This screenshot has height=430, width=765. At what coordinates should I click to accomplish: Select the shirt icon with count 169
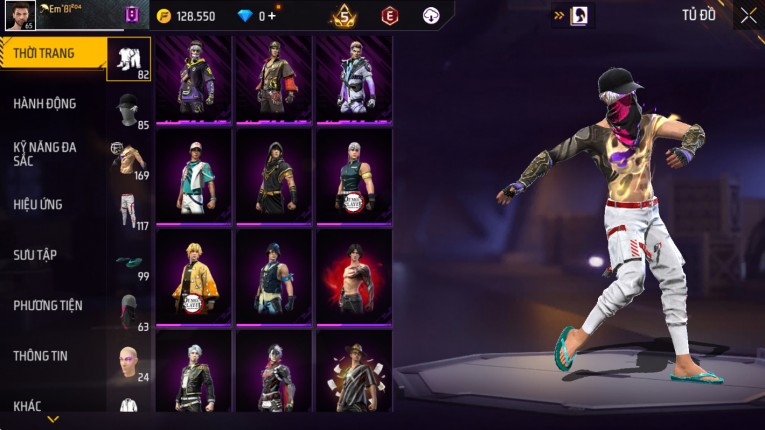(x=127, y=159)
